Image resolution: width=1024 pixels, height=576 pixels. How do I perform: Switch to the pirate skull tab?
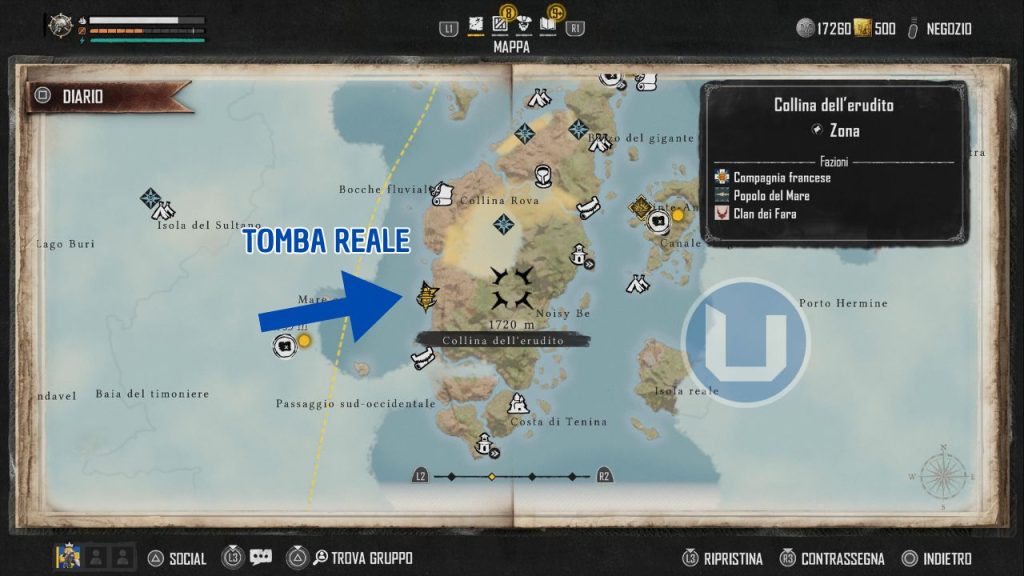524,27
